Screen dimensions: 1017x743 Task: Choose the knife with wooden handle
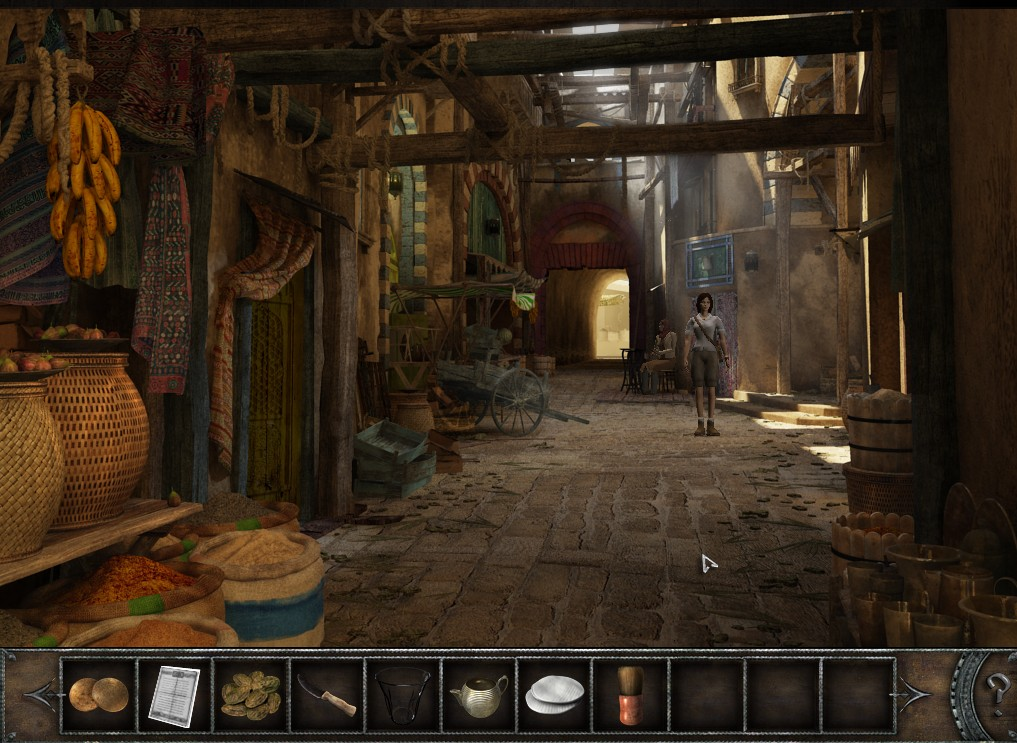[326, 695]
